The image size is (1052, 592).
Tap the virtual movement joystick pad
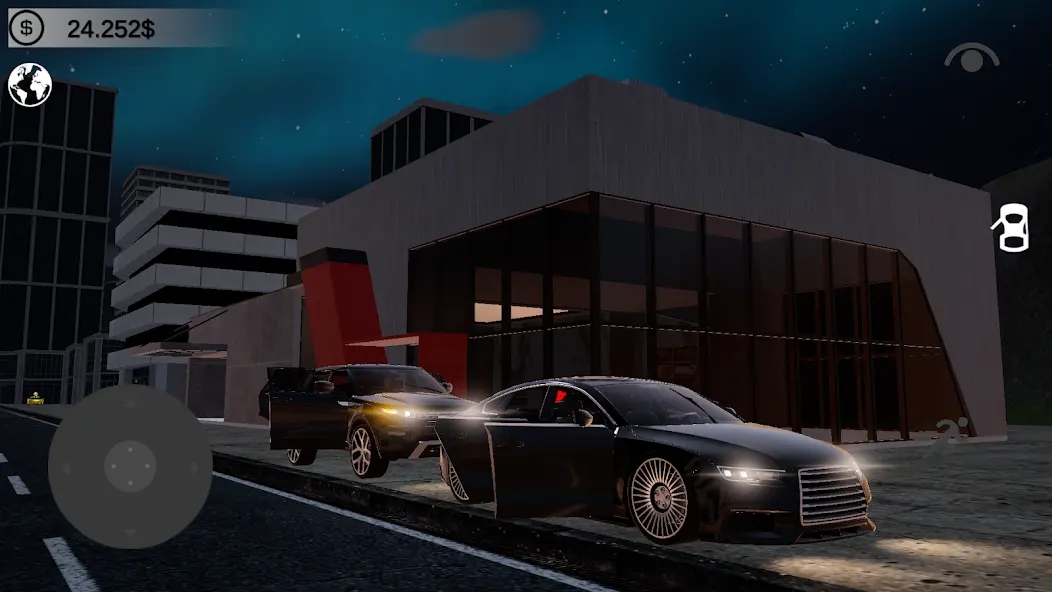130,466
